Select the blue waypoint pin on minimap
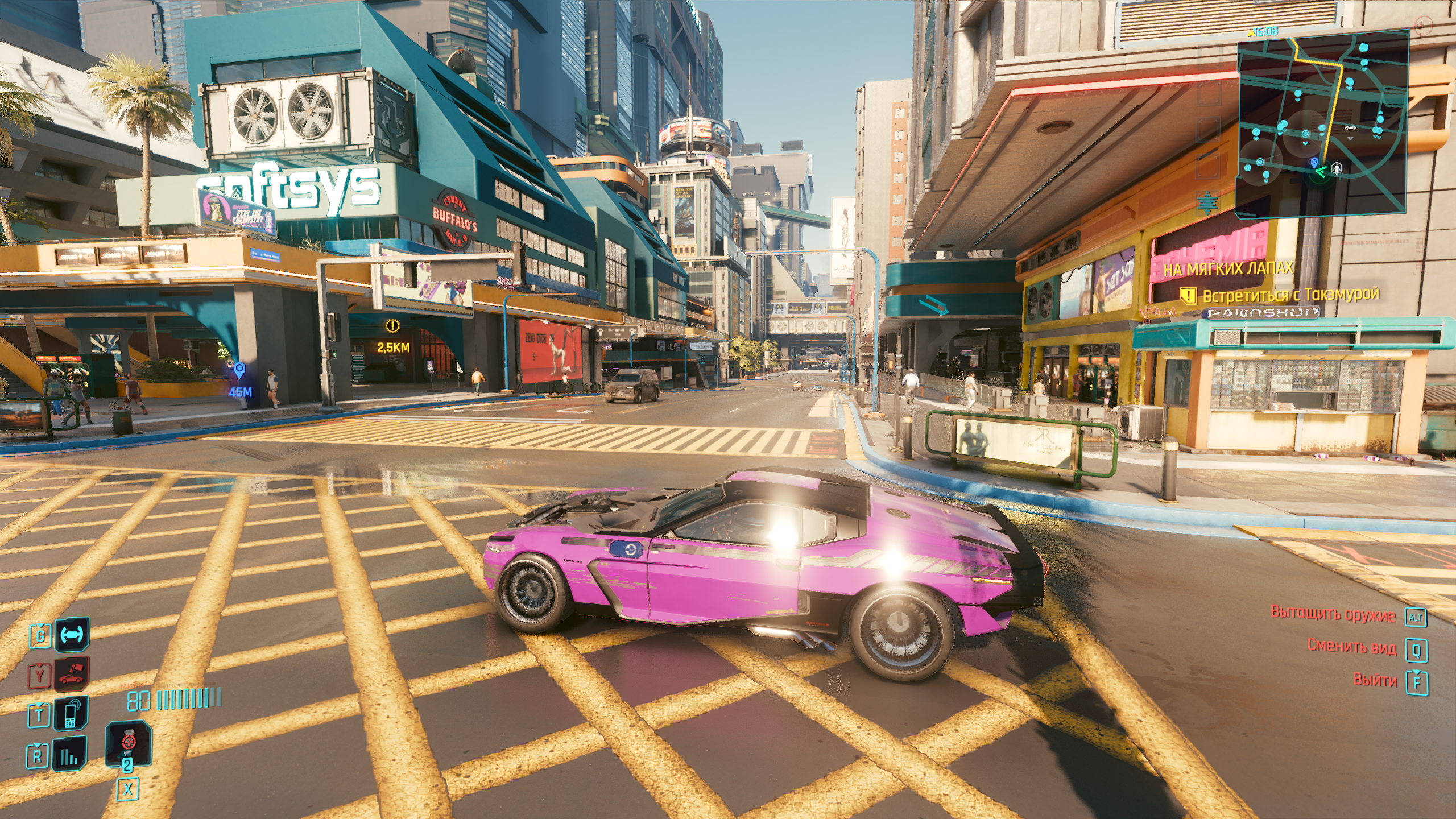 coord(1314,163)
